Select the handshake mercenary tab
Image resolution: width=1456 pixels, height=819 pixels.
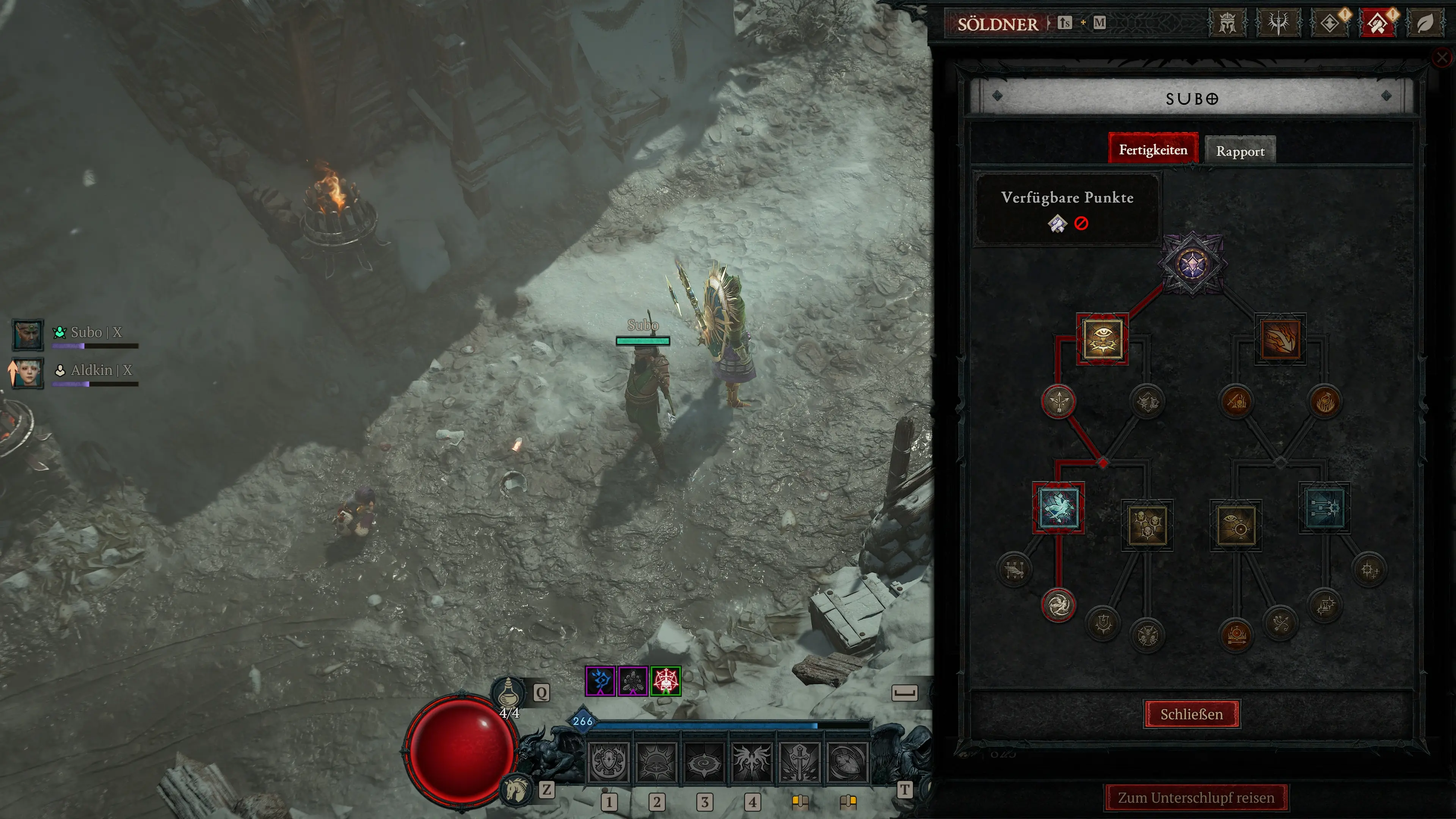pos(1378,23)
